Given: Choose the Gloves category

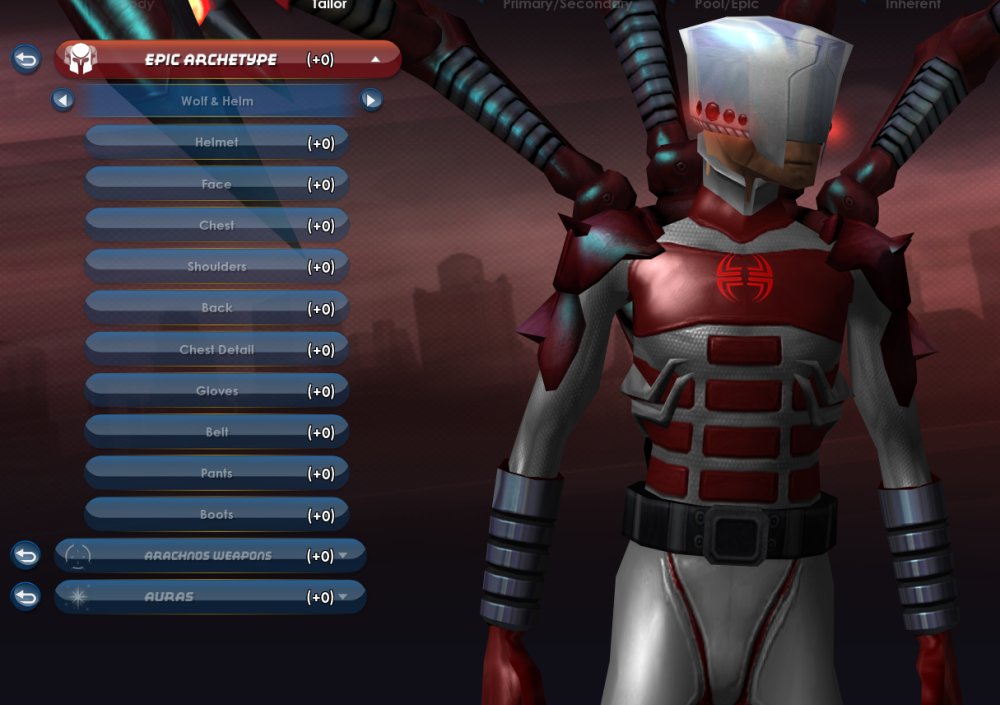Looking at the screenshot, I should pos(217,391).
